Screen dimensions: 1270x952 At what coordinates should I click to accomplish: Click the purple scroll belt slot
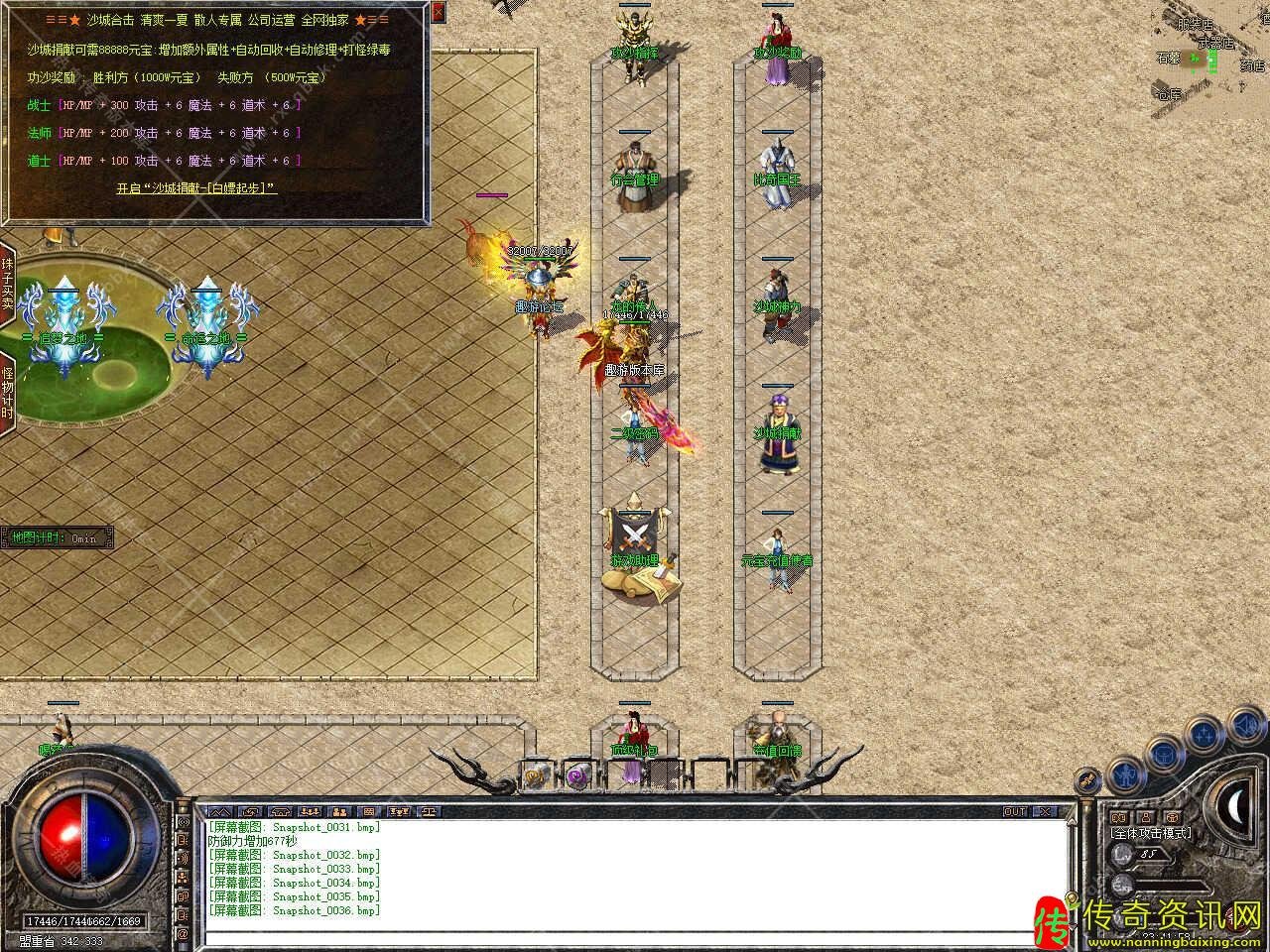pyautogui.click(x=578, y=774)
